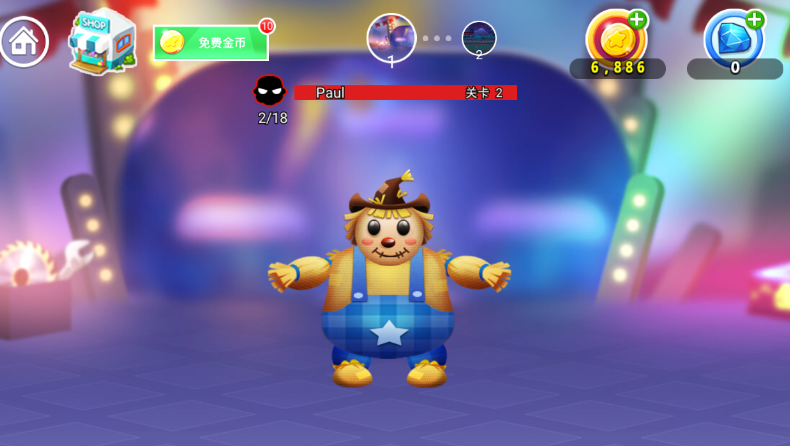Screen dimensions: 790x446
Task: Open the saw and wrench toolbox
Action: (40, 285)
